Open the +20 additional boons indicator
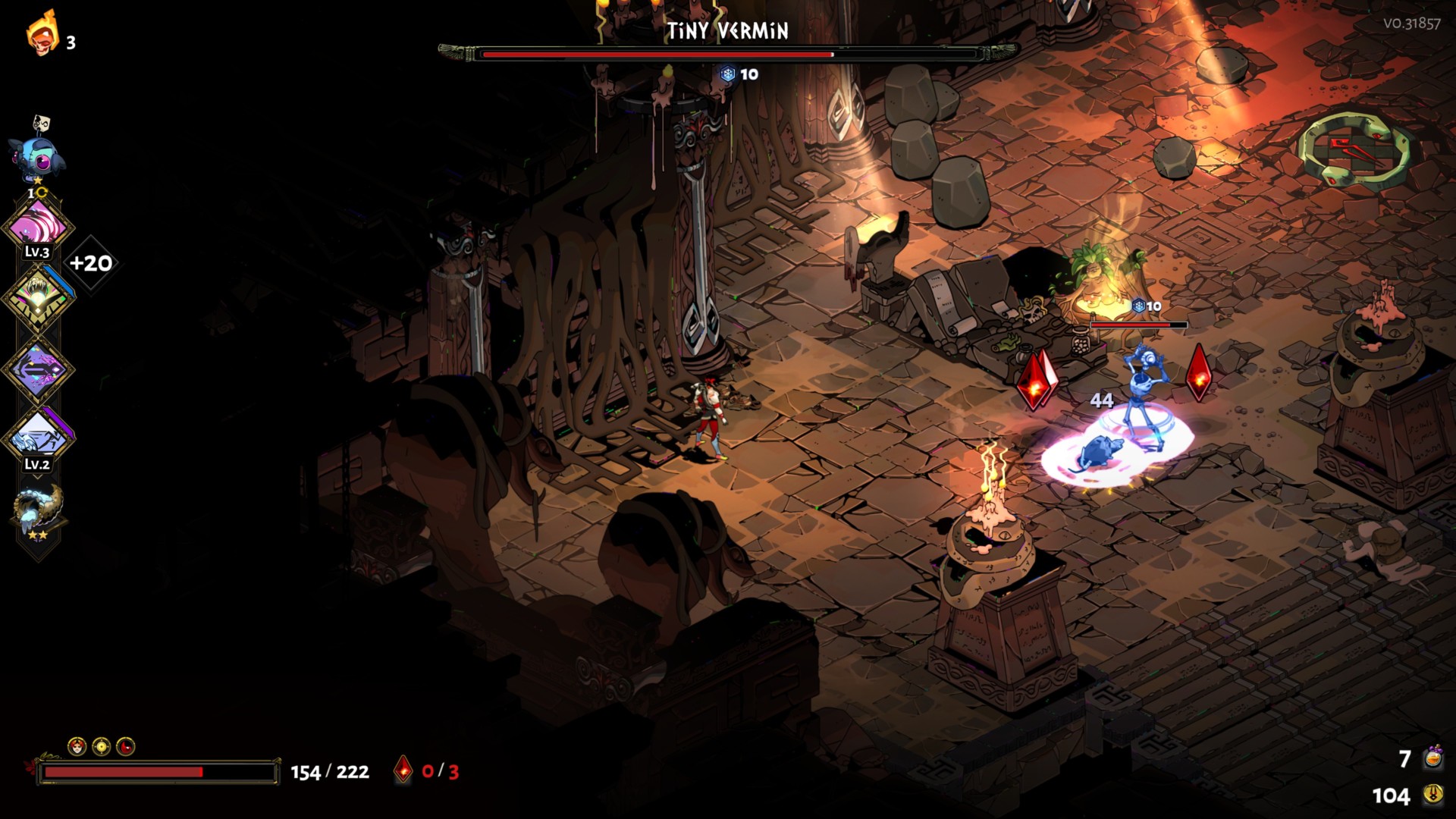 click(x=91, y=263)
